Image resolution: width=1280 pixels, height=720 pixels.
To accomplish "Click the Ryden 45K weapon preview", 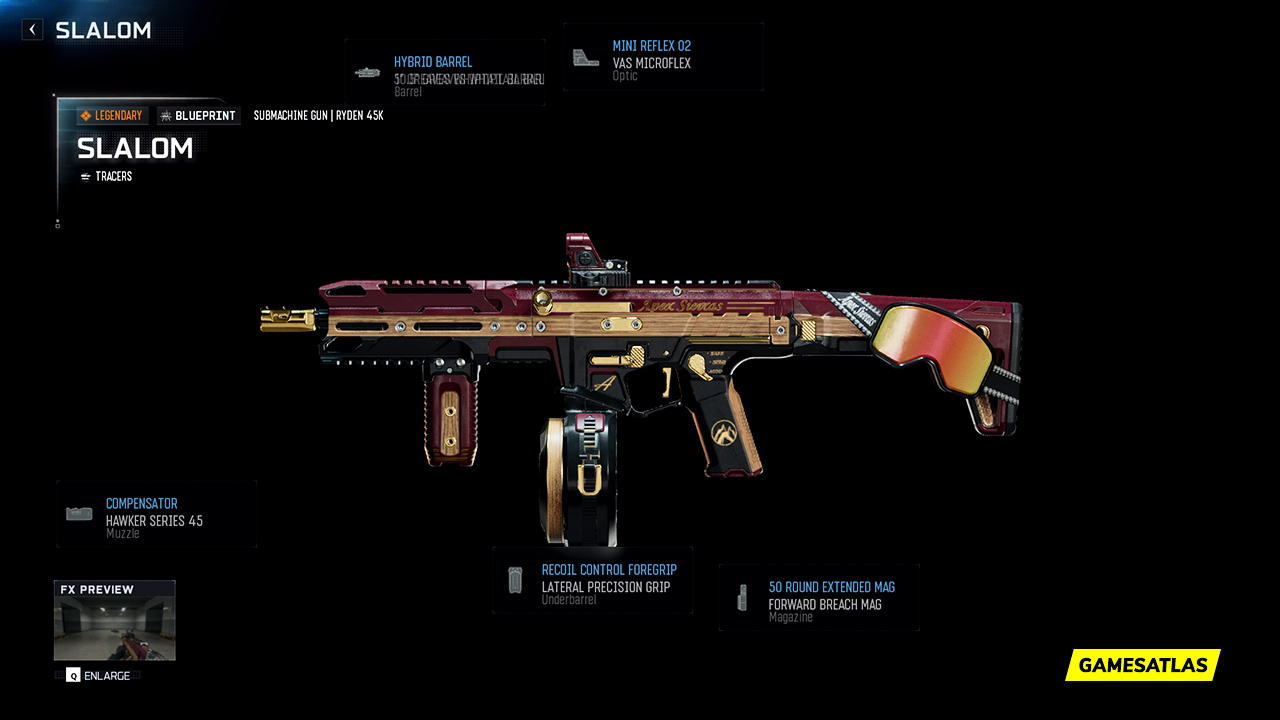I will 640,360.
